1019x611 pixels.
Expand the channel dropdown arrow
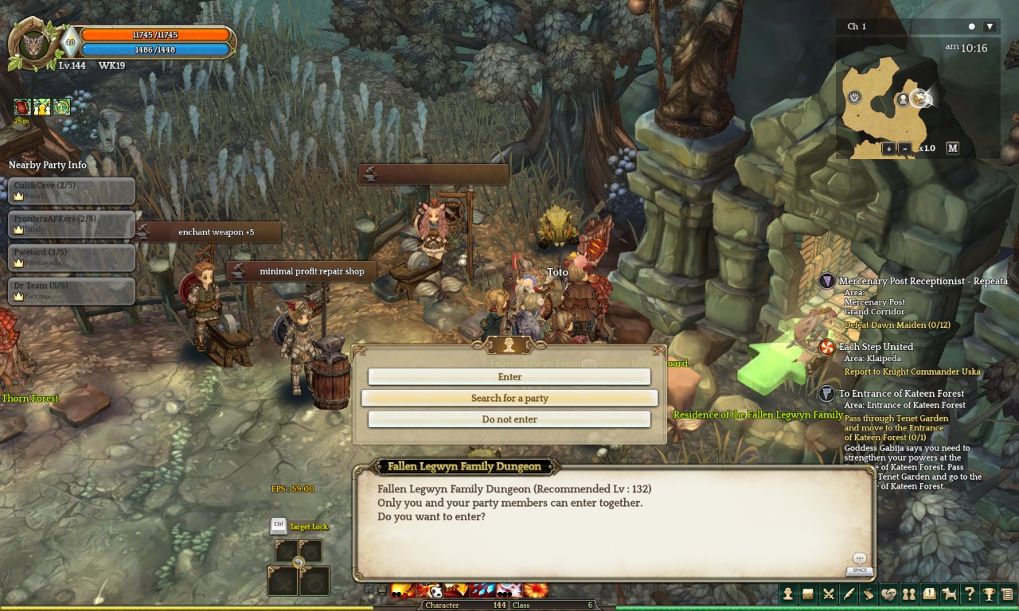tap(990, 26)
